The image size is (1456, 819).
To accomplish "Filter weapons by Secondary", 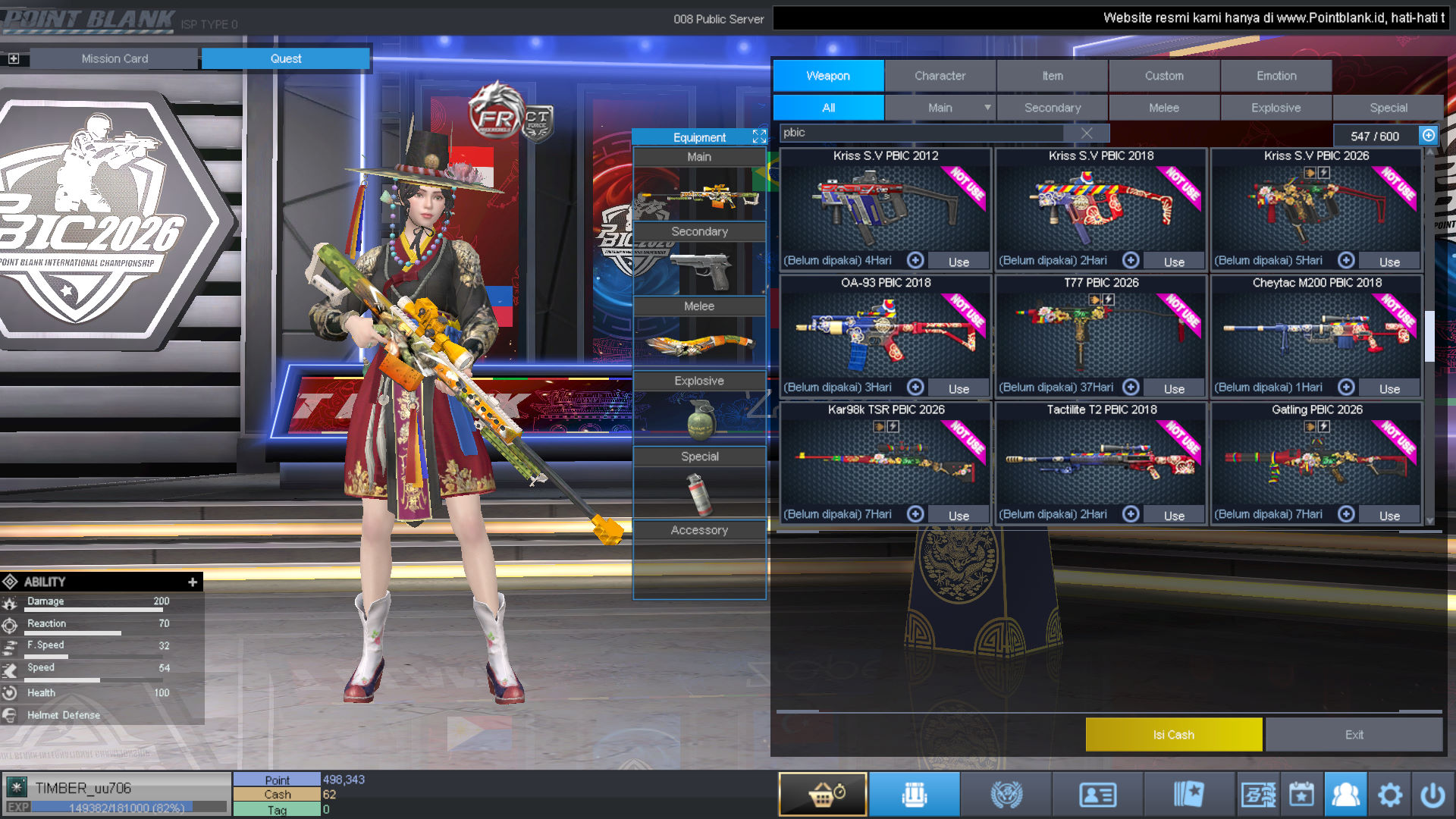I will pyautogui.click(x=1052, y=108).
